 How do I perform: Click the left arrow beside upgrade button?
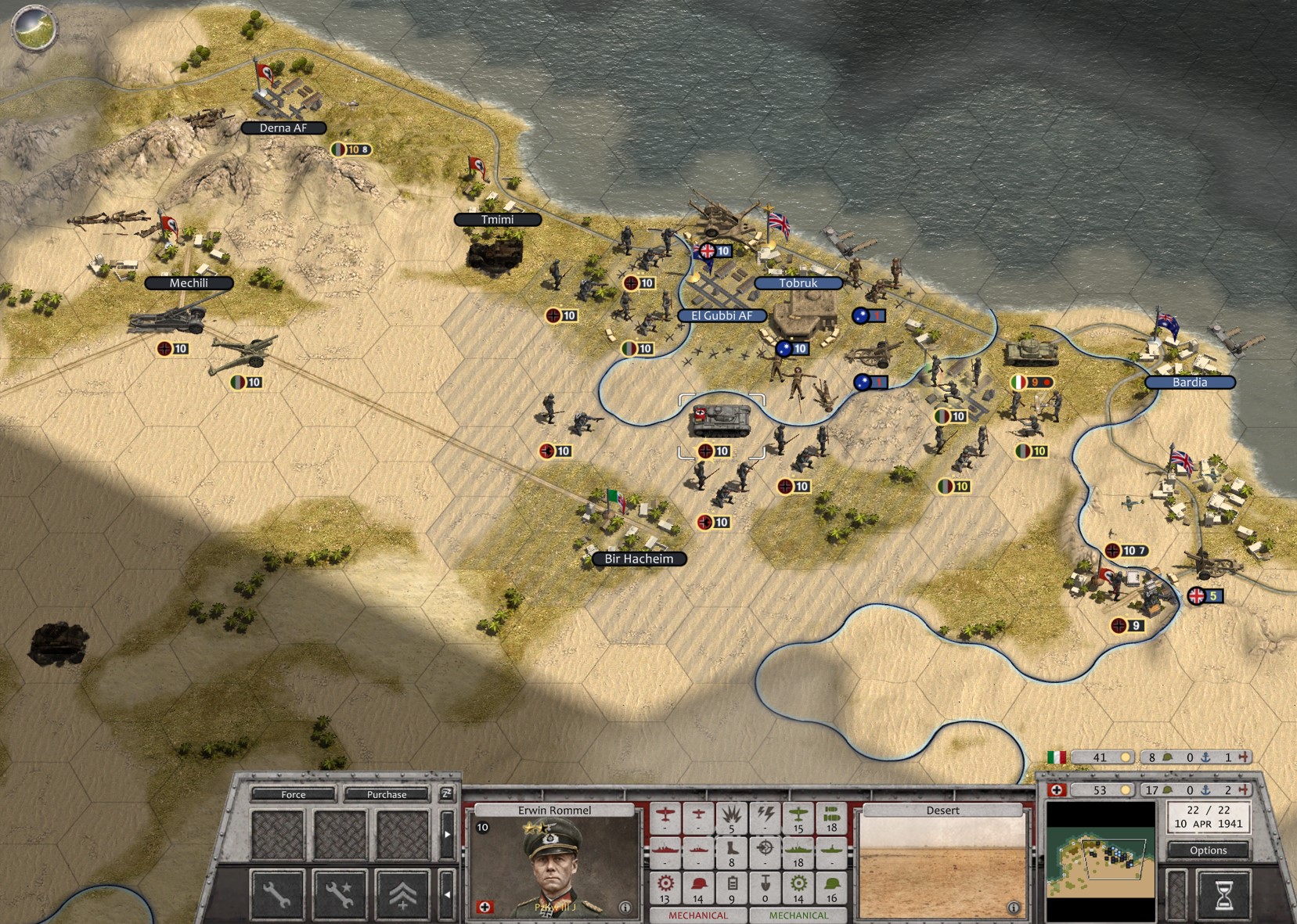coord(447,893)
